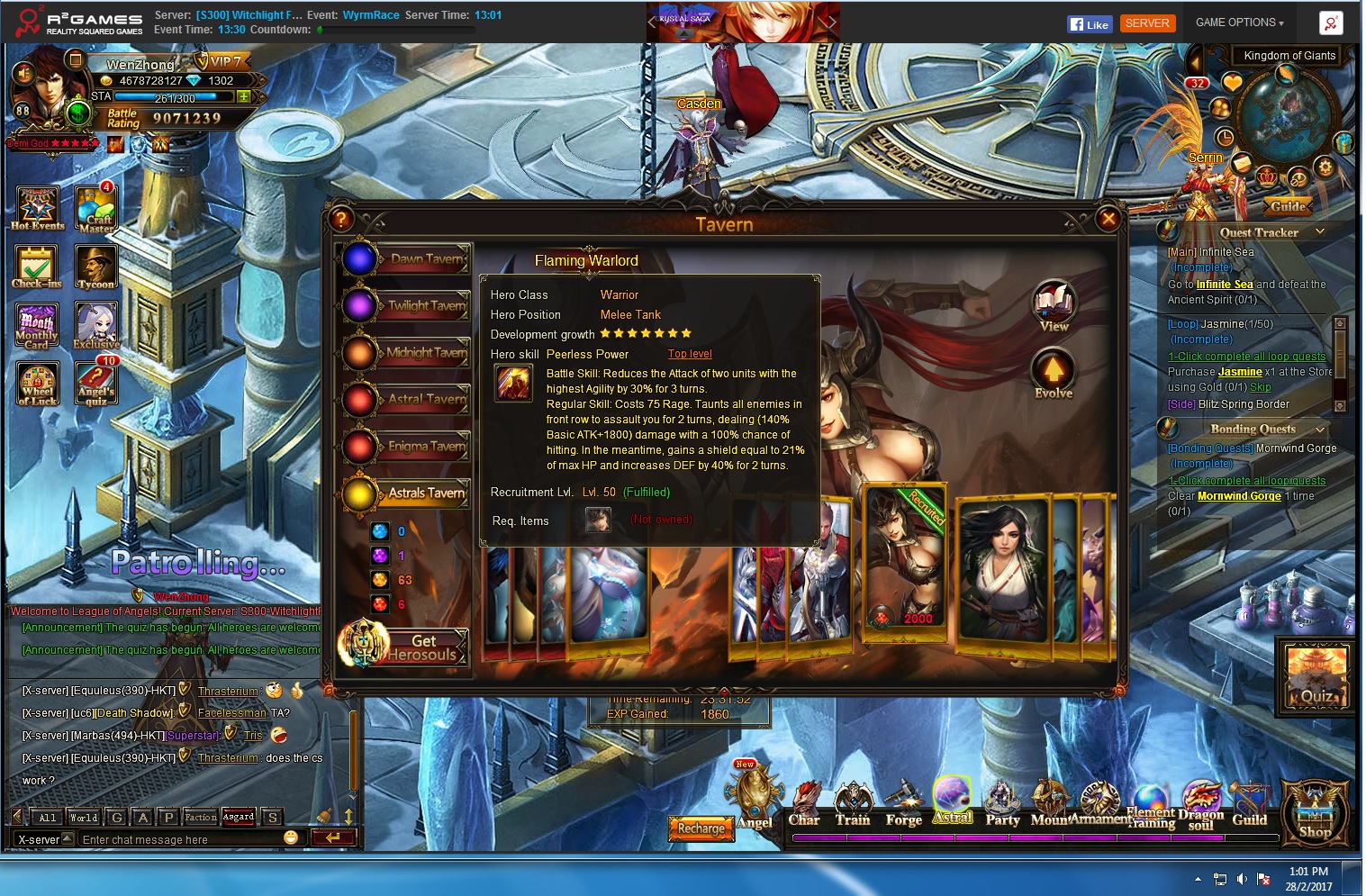Screen dimensions: 1366x896
Task: Open the Wheel of Luck
Action: click(37, 385)
